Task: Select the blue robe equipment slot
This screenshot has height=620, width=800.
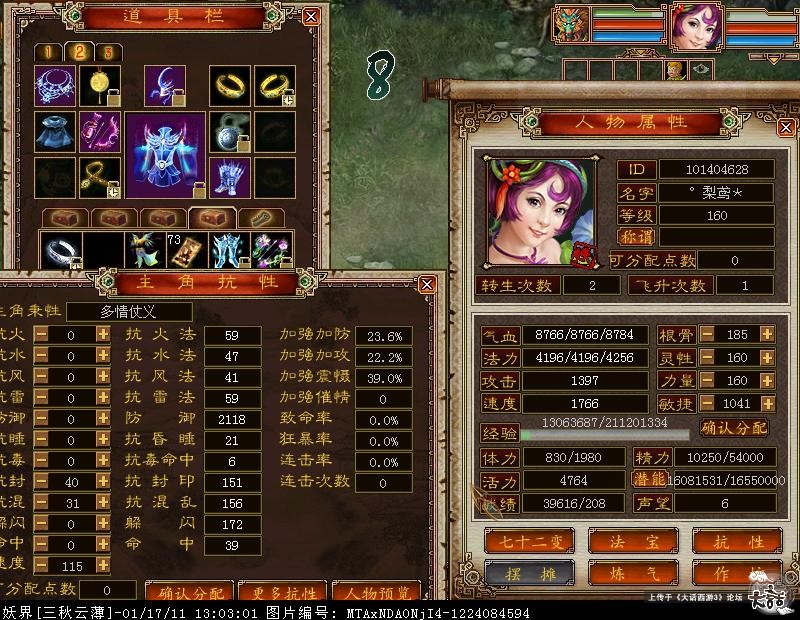Action: click(54, 132)
